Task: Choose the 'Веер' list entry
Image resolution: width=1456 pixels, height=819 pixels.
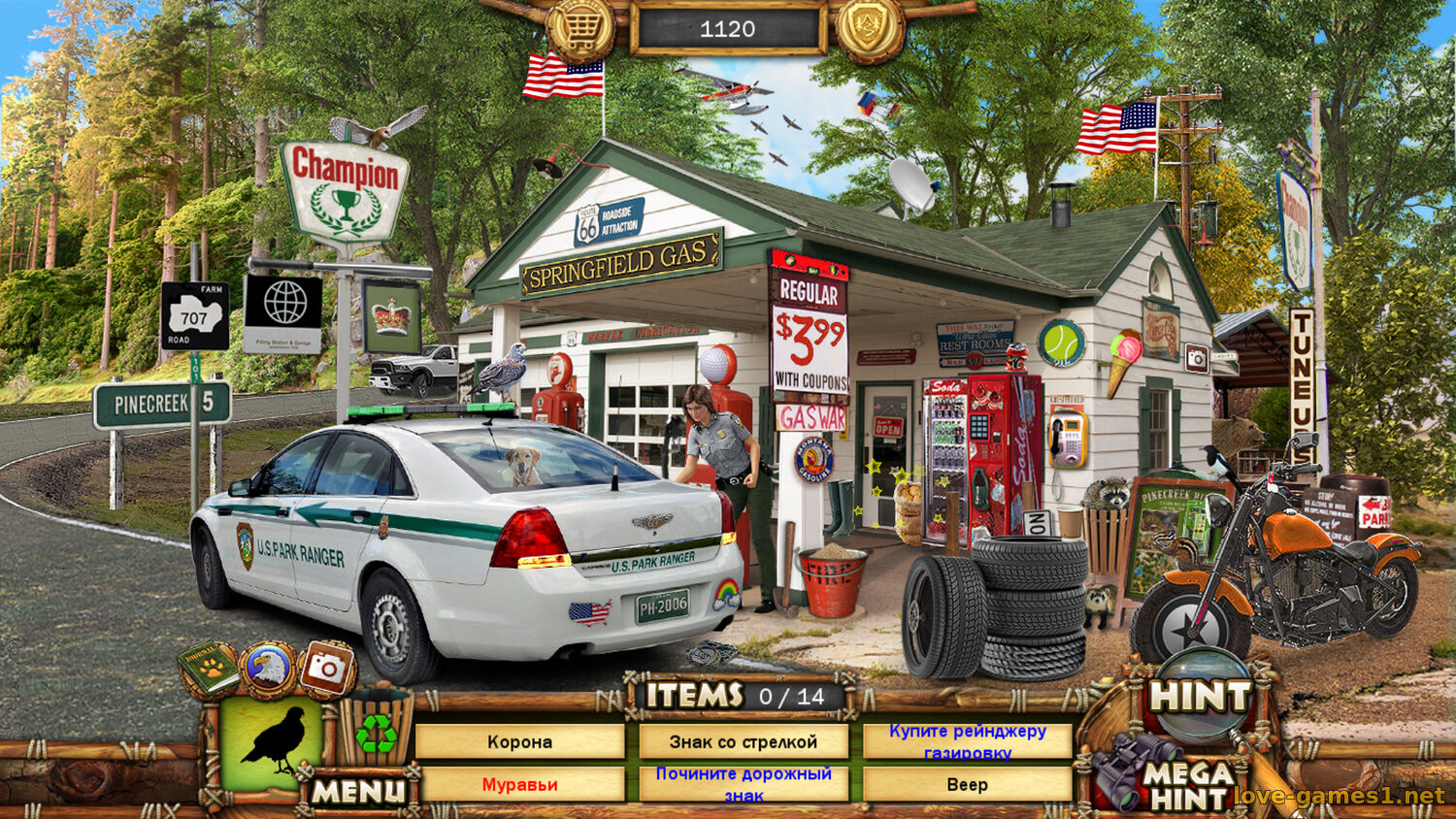Action: 968,785
